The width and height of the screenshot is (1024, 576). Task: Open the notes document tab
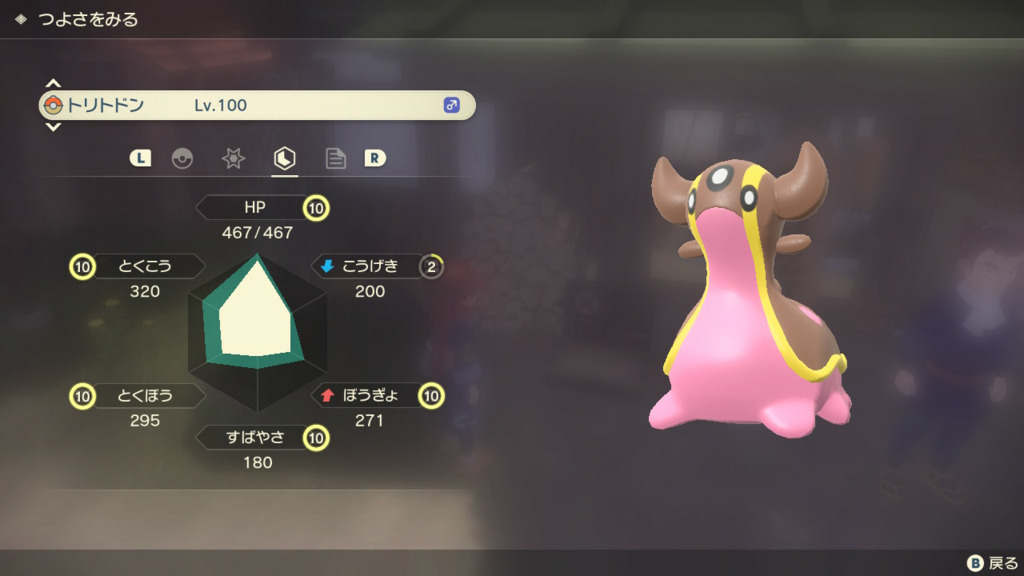(336, 158)
